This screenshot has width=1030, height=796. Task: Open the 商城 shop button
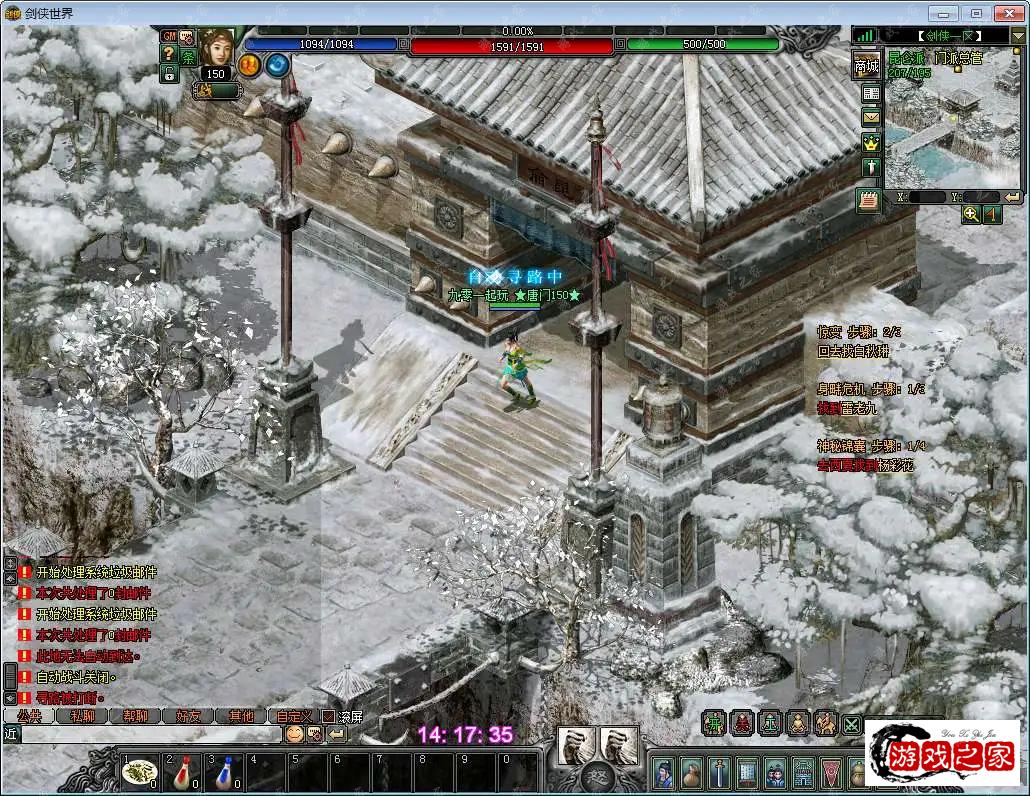(x=867, y=66)
